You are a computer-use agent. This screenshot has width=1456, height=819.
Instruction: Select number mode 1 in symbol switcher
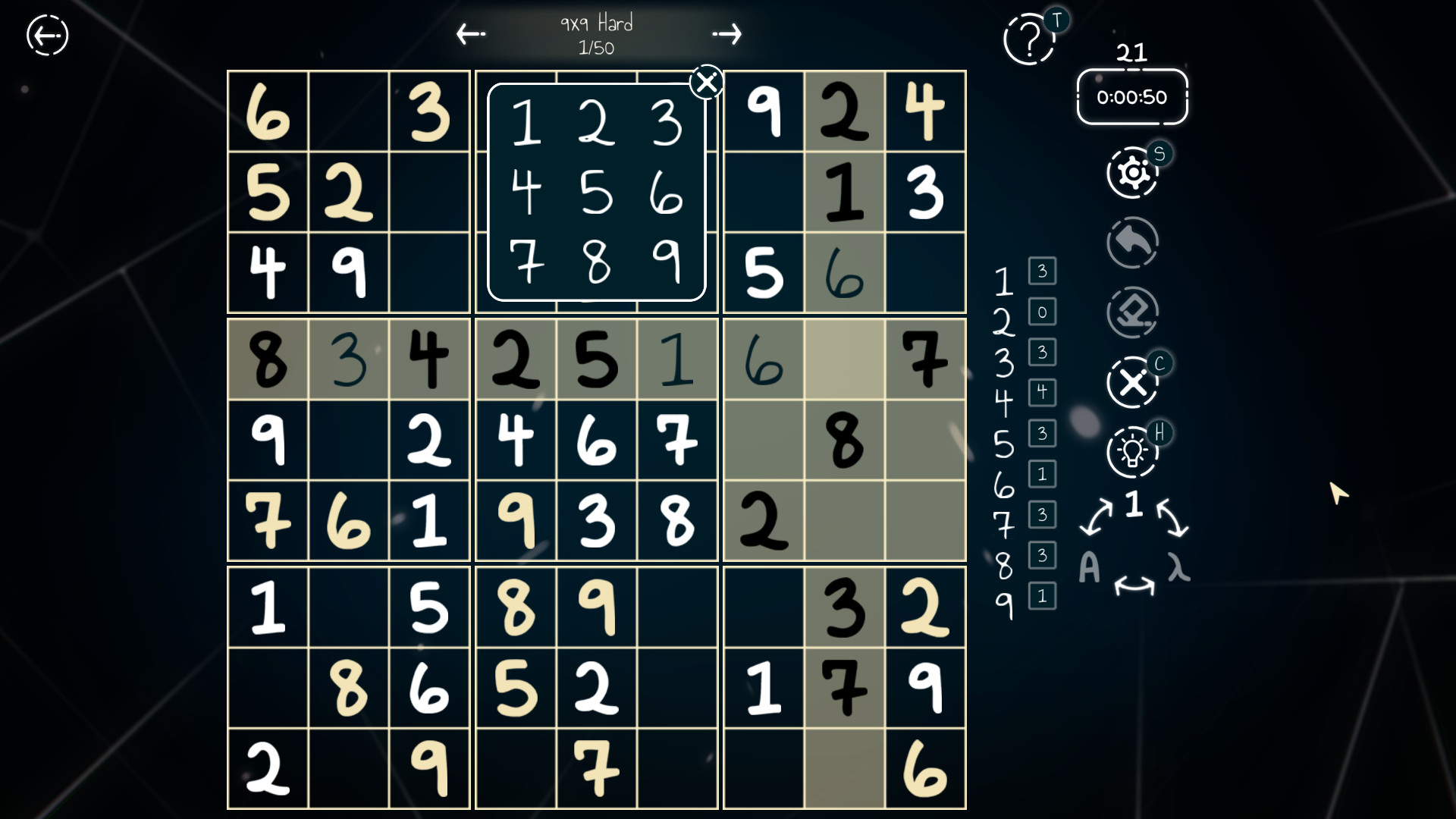point(1134,504)
